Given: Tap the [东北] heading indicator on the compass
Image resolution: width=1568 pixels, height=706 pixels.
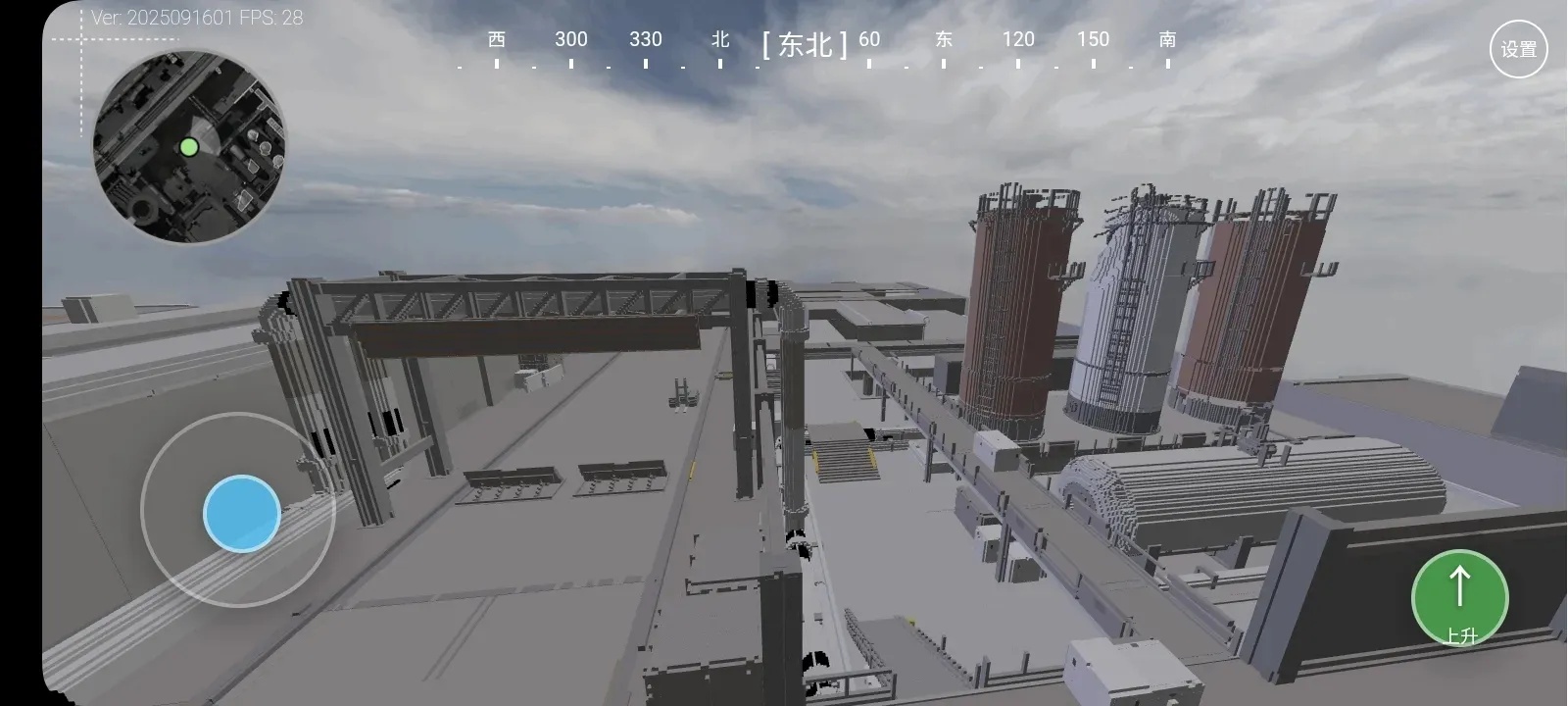Looking at the screenshot, I should click(804, 45).
